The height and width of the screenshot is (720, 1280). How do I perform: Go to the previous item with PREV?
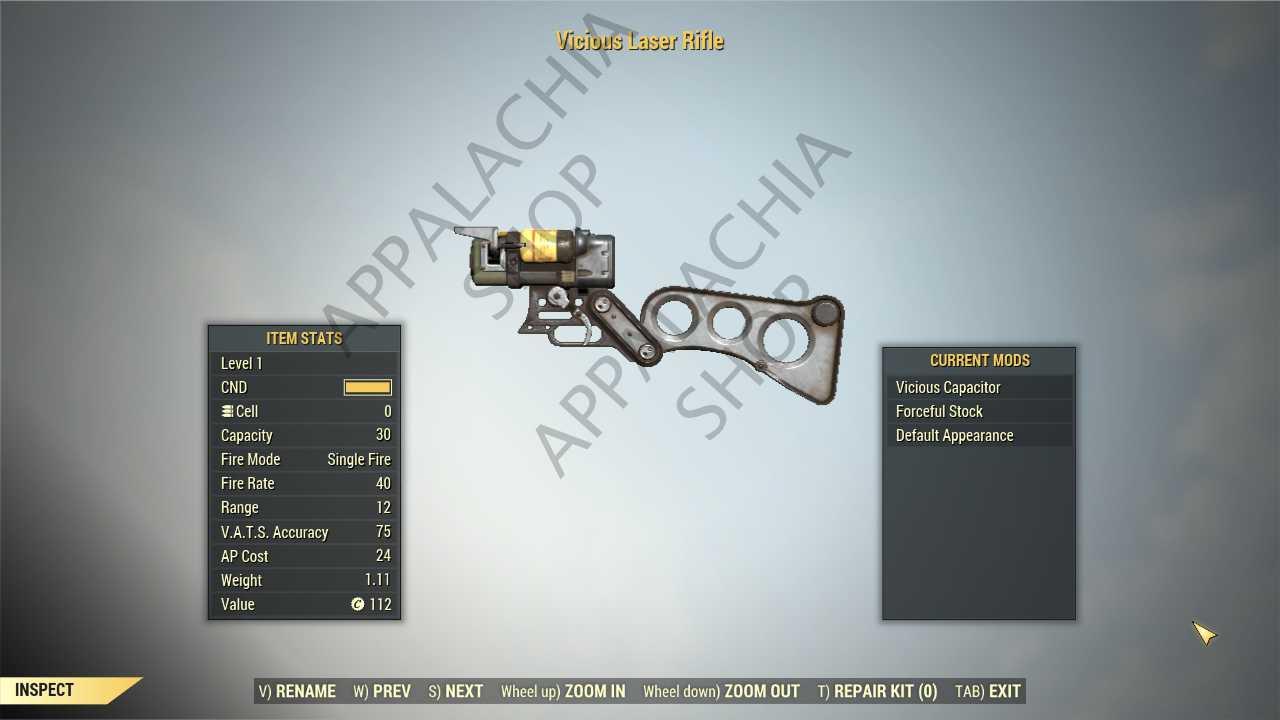(382, 691)
